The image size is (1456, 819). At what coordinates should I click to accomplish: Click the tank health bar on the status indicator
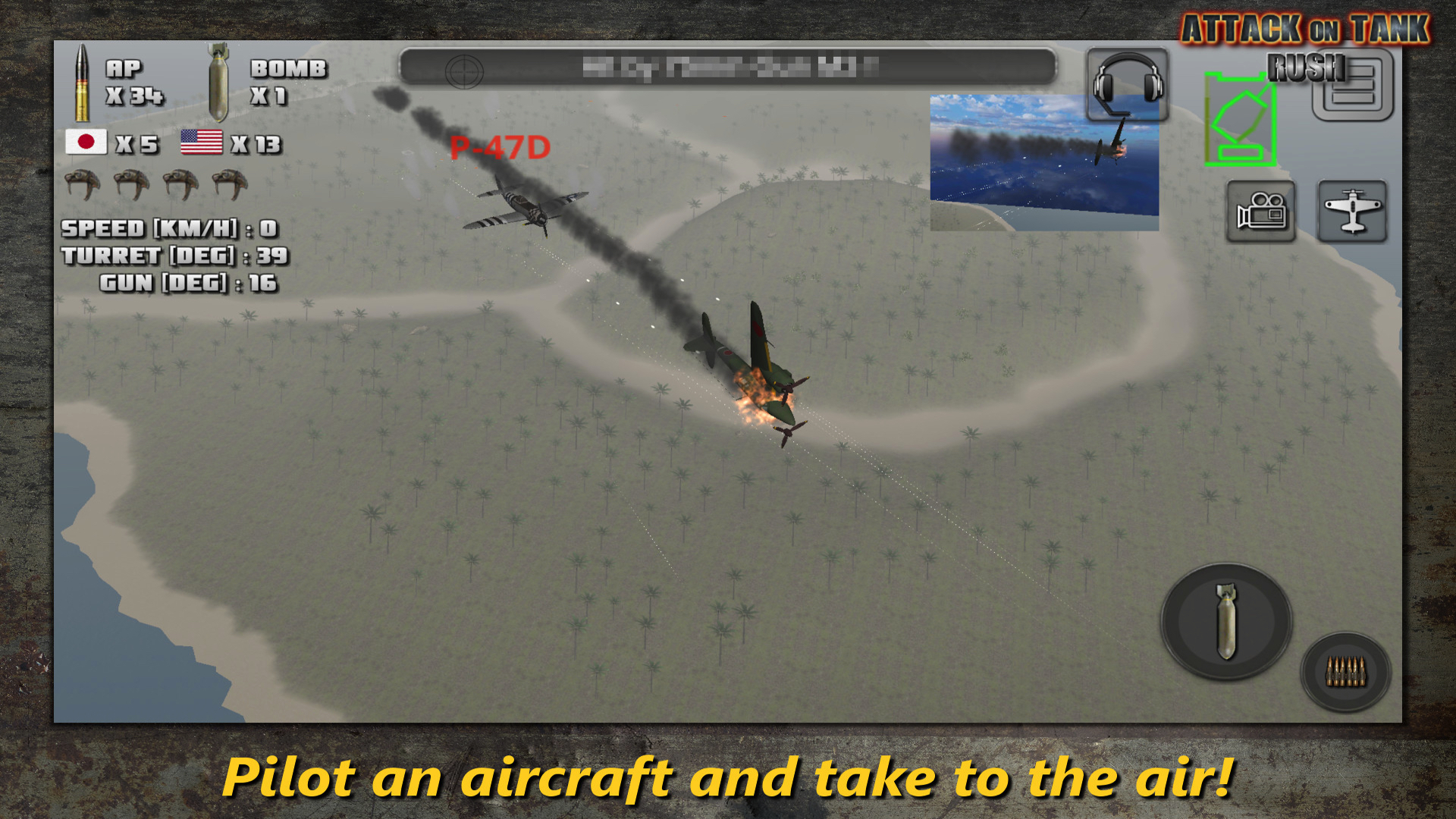(1209, 118)
